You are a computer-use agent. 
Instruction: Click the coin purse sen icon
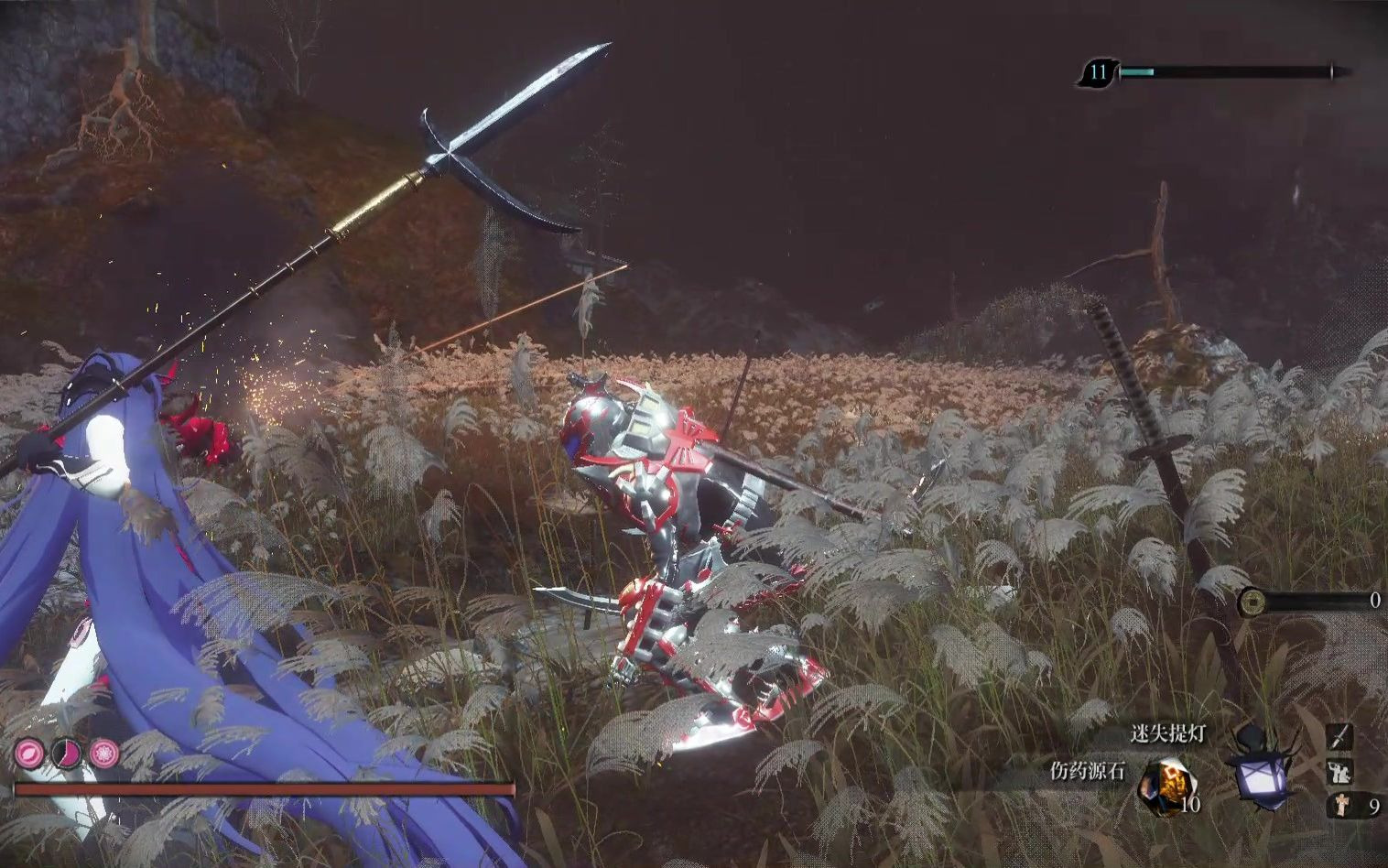(x=1252, y=602)
